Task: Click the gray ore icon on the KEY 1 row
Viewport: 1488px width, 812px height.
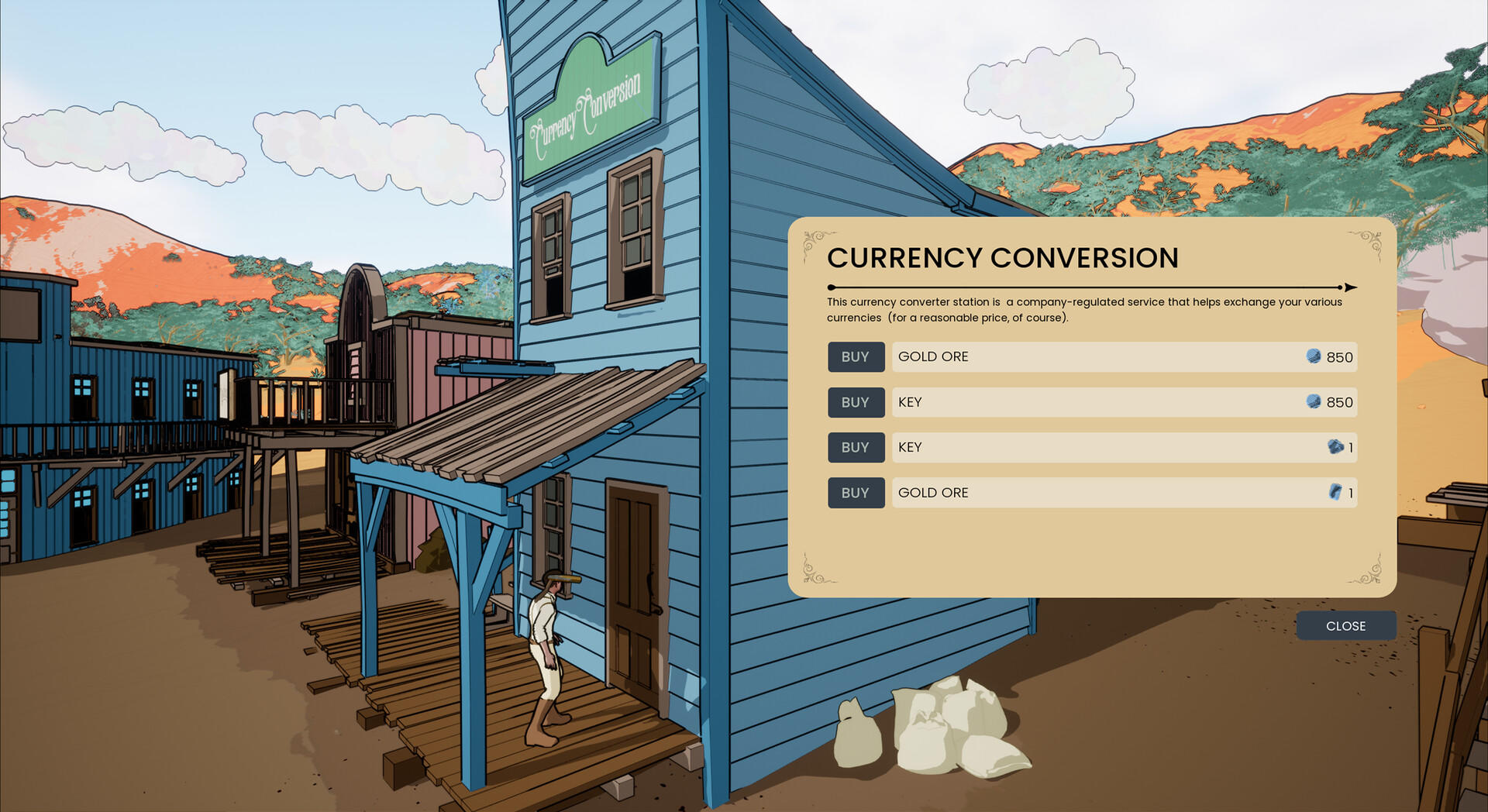Action: click(1335, 448)
